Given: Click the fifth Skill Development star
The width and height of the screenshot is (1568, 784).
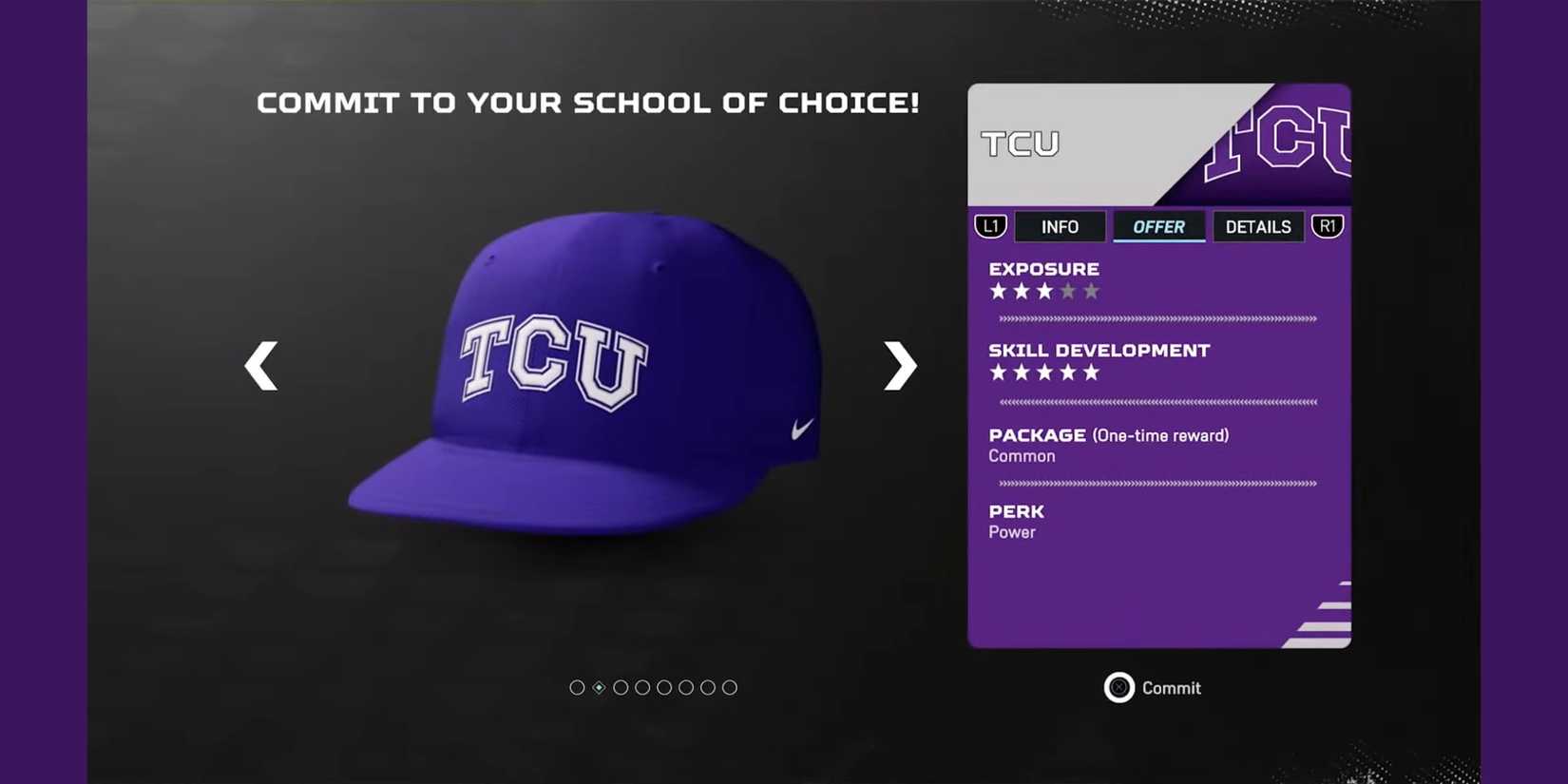Looking at the screenshot, I should [x=1089, y=373].
